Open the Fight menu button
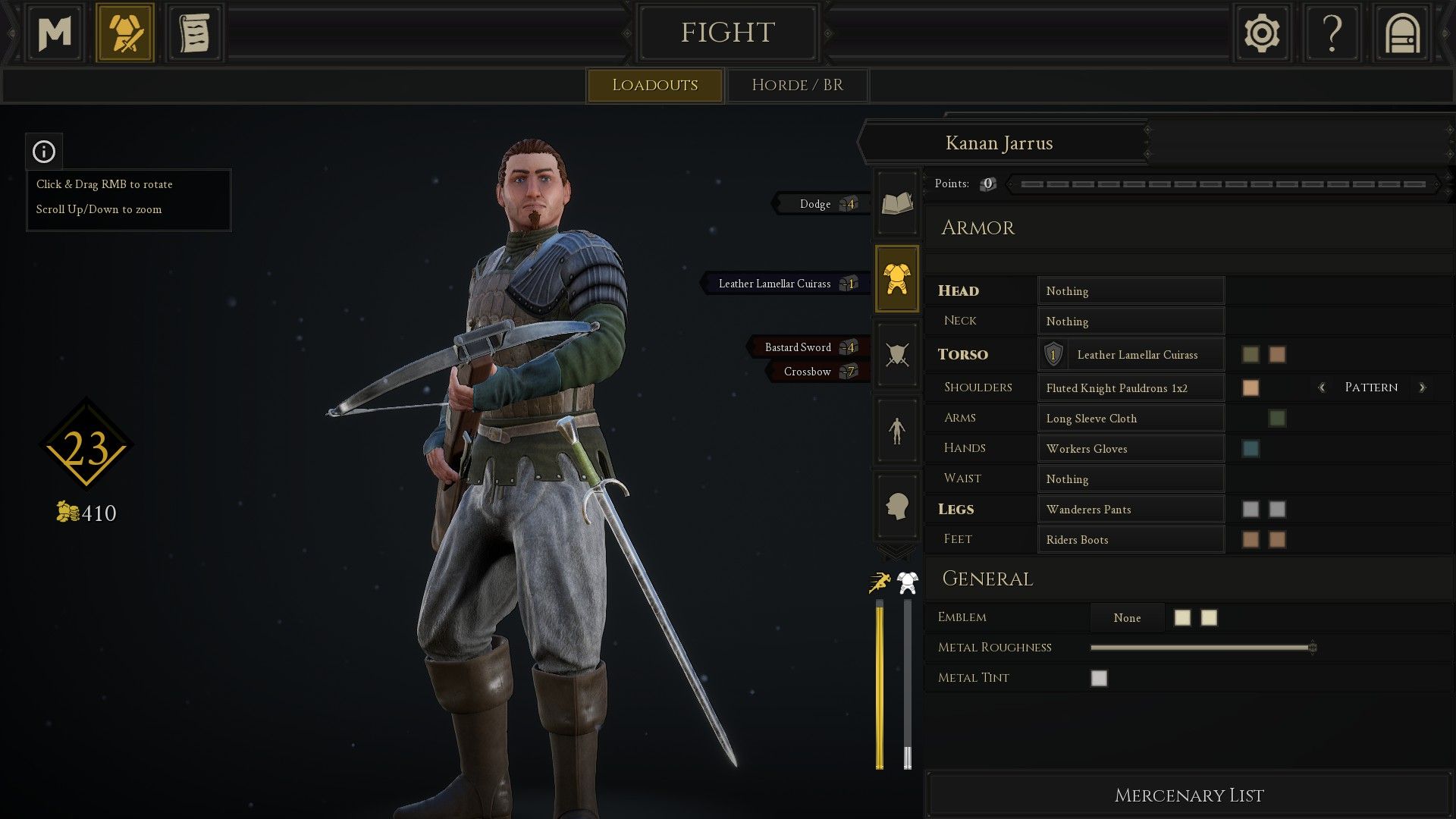The width and height of the screenshot is (1456, 819). coord(727,33)
